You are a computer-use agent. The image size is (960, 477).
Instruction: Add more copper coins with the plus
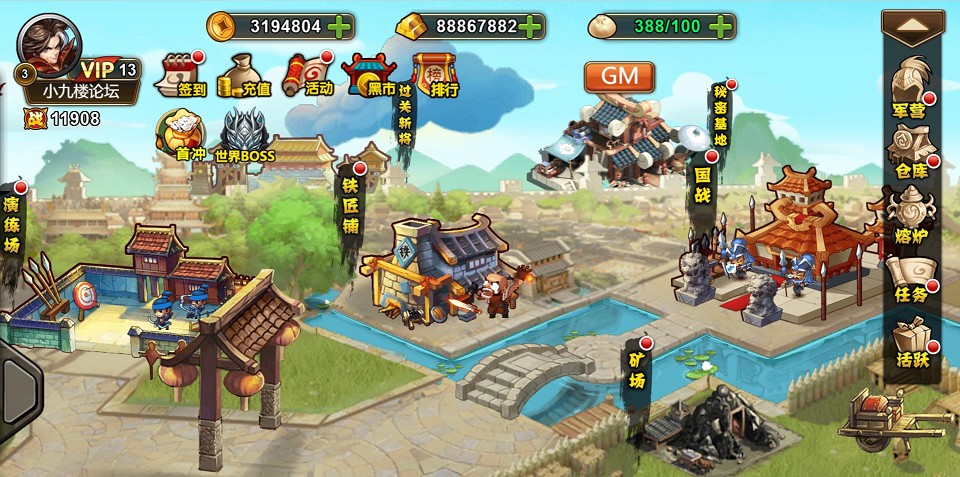coord(339,26)
